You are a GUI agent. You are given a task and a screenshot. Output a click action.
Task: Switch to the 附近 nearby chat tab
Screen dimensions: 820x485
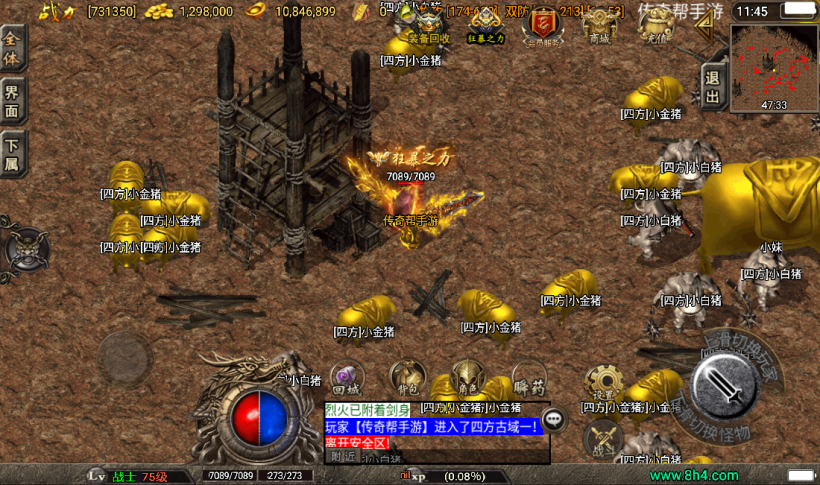coord(343,456)
